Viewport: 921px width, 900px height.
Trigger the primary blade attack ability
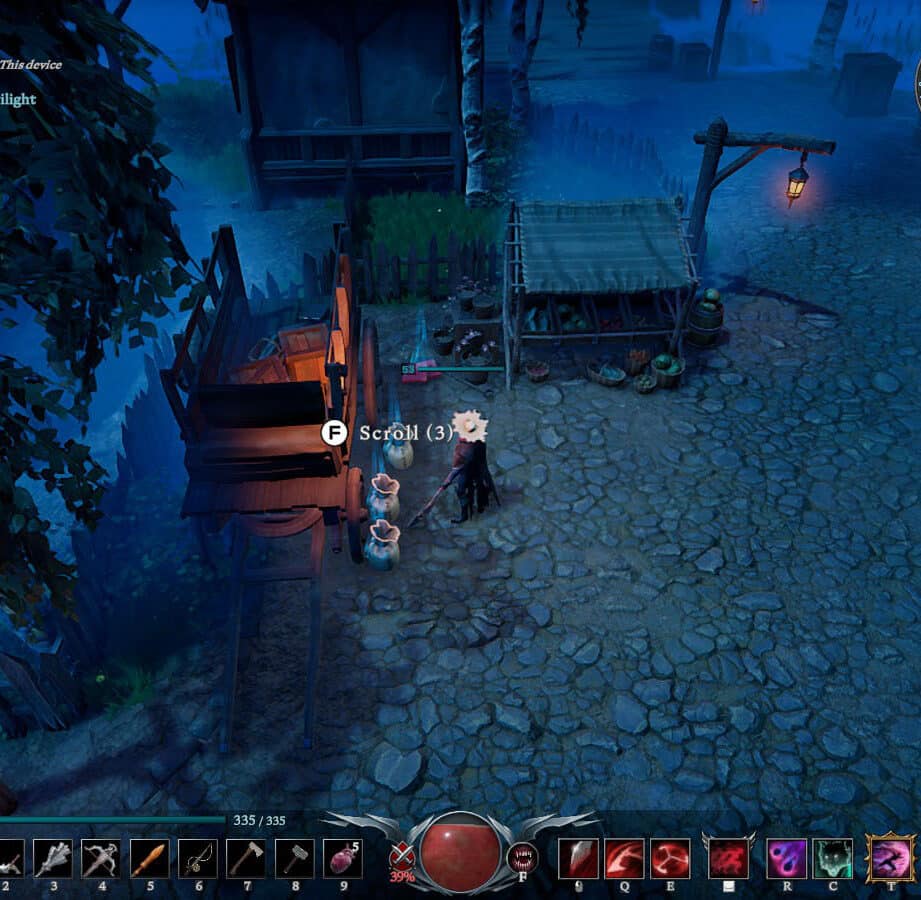[578, 858]
